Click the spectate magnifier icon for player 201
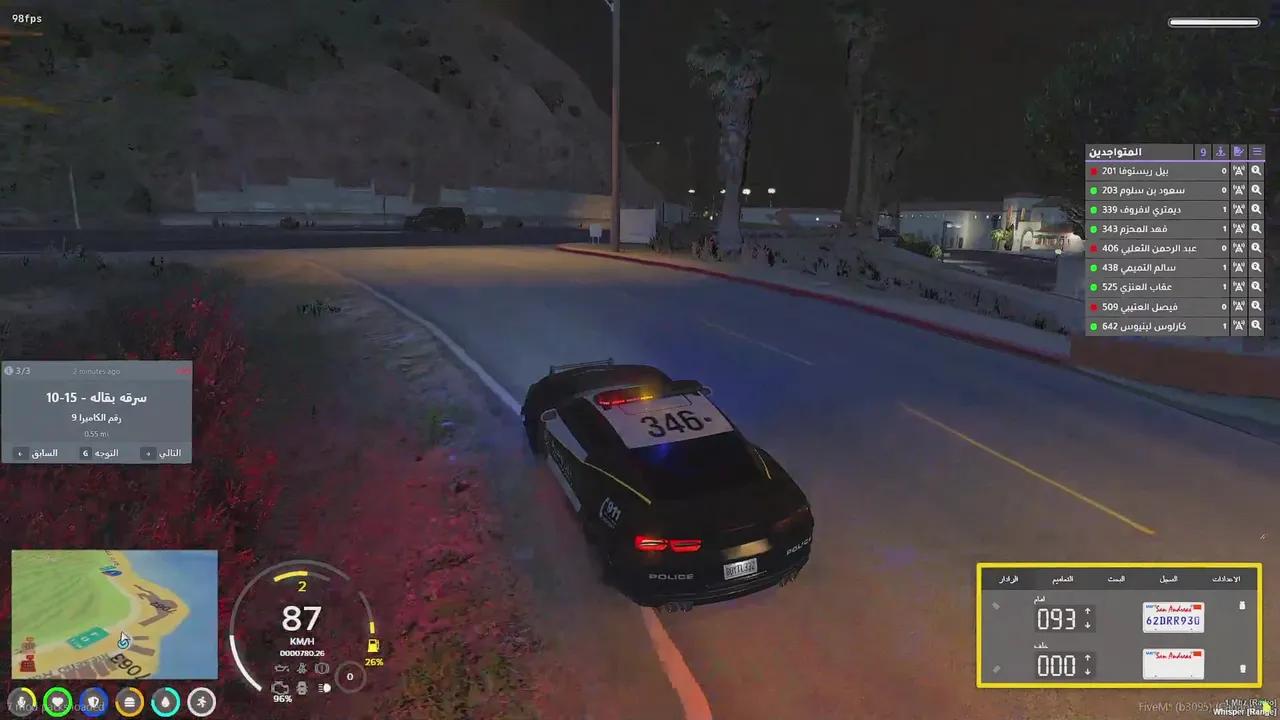The image size is (1280, 720). [x=1256, y=170]
